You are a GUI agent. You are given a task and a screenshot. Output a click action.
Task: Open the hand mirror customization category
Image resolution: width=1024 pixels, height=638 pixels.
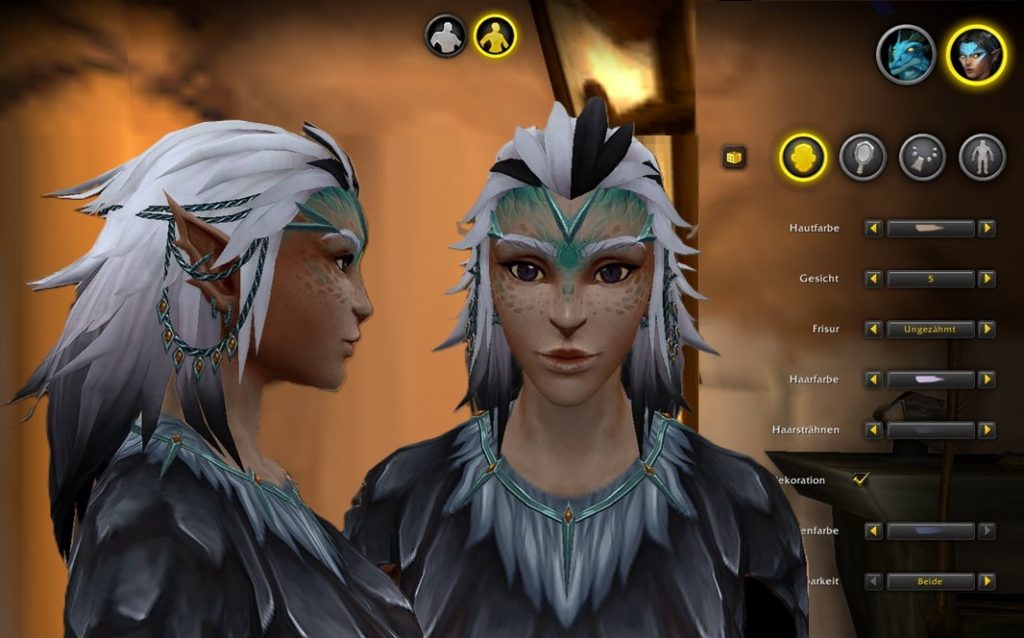(862, 157)
